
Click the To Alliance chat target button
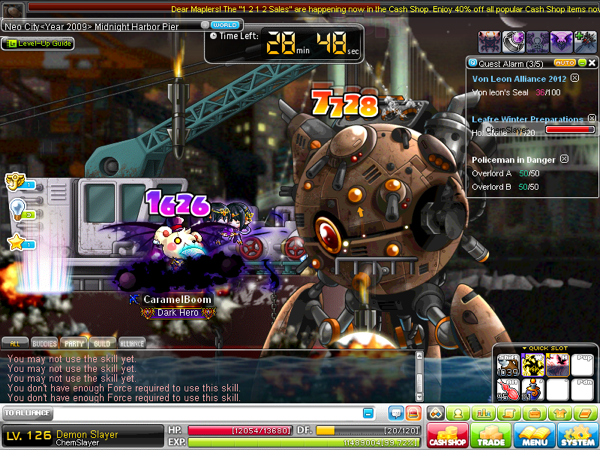27,412
